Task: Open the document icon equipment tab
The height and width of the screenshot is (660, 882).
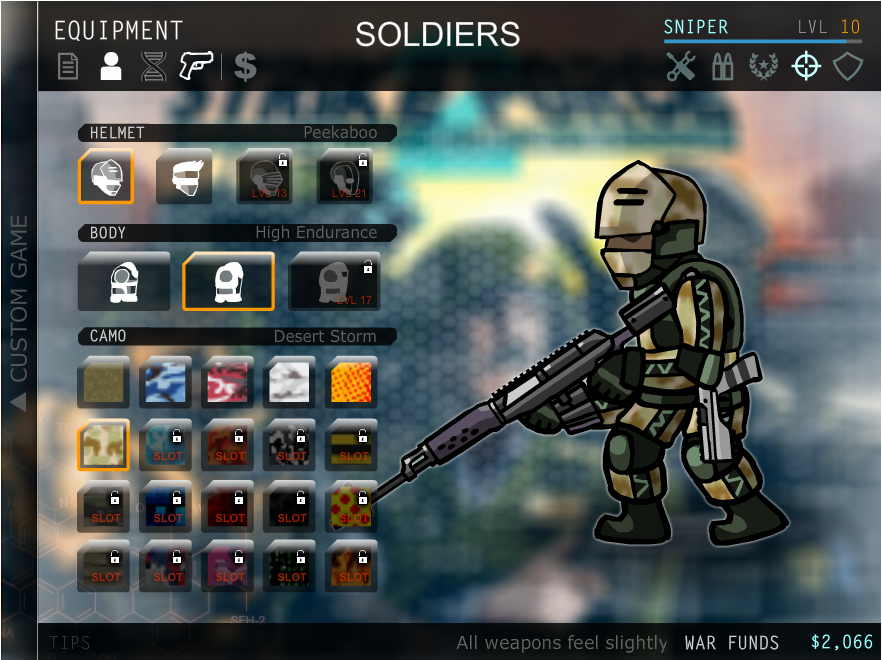Action: [x=68, y=67]
